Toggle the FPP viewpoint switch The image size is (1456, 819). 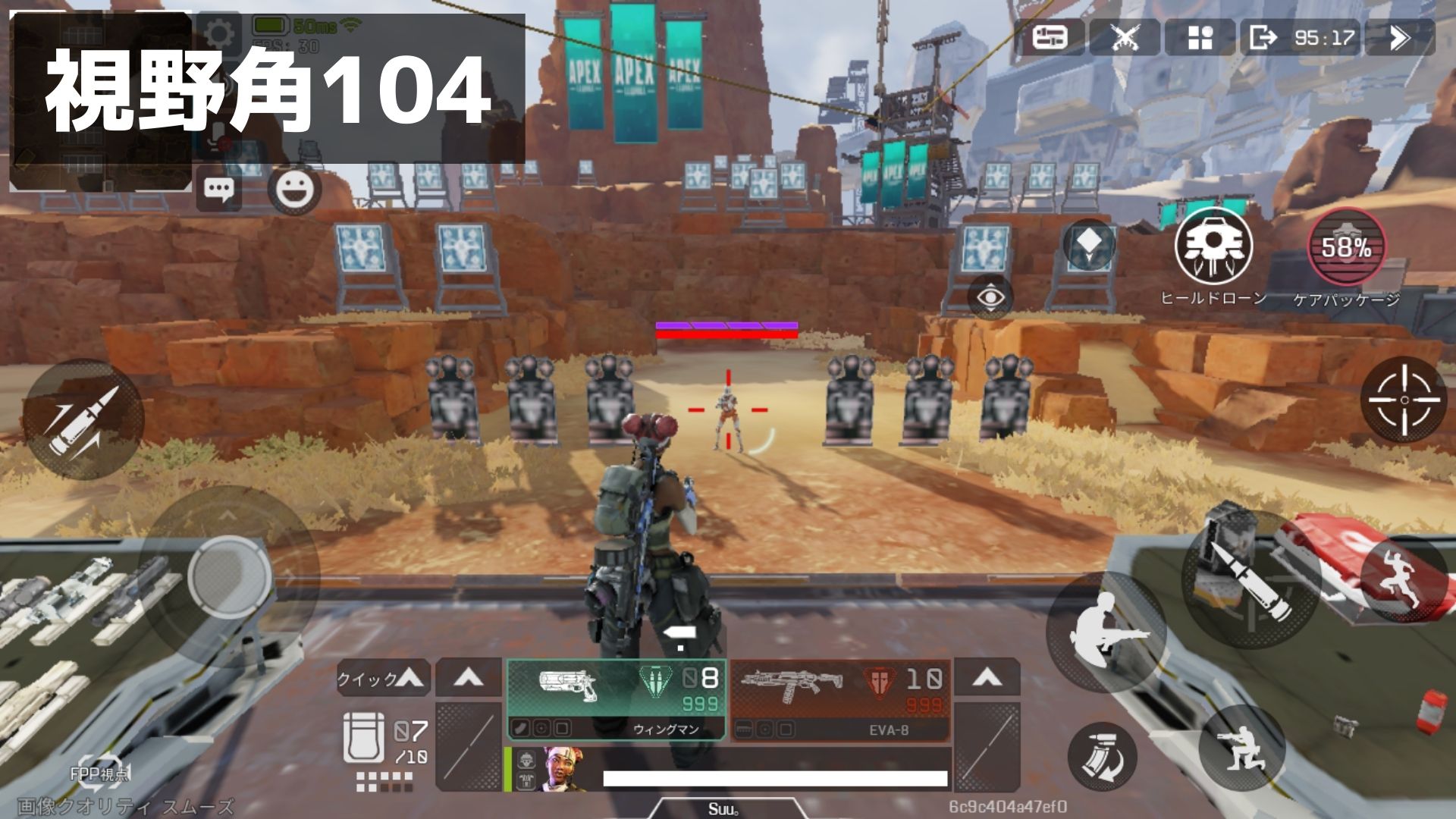point(99,771)
